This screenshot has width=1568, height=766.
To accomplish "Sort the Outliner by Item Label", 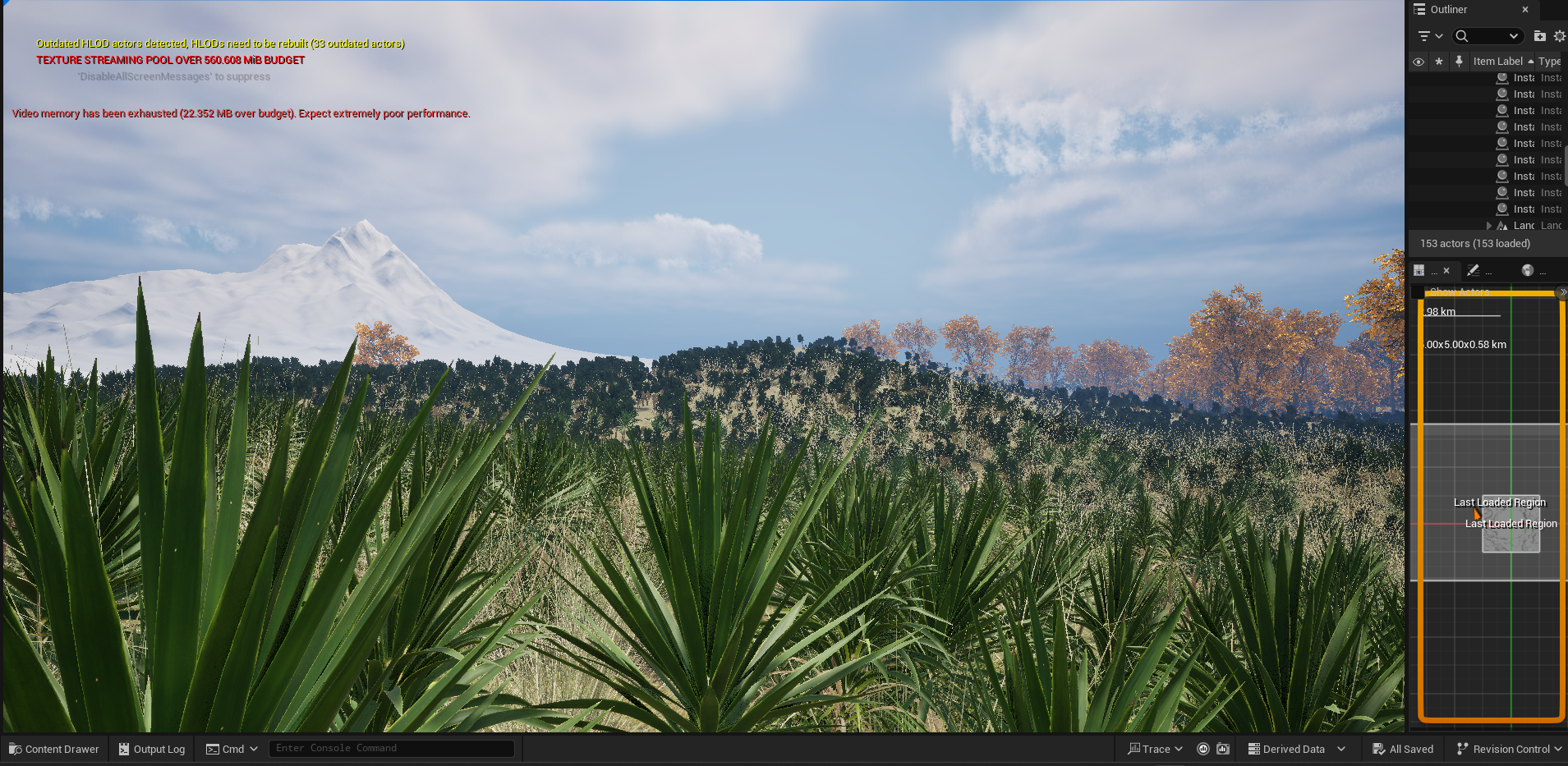I will coord(1497,62).
